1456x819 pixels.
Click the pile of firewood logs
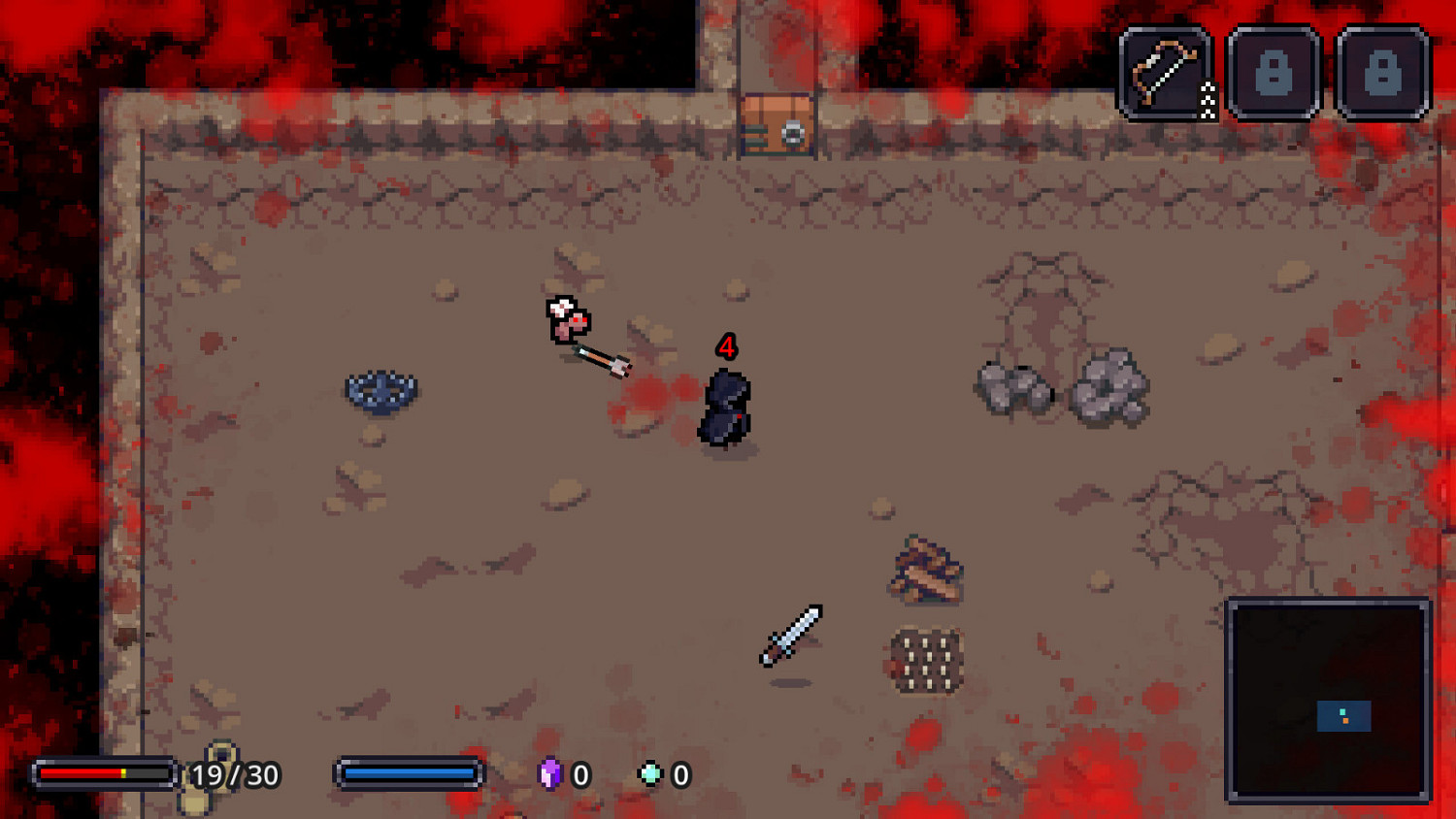click(x=929, y=571)
